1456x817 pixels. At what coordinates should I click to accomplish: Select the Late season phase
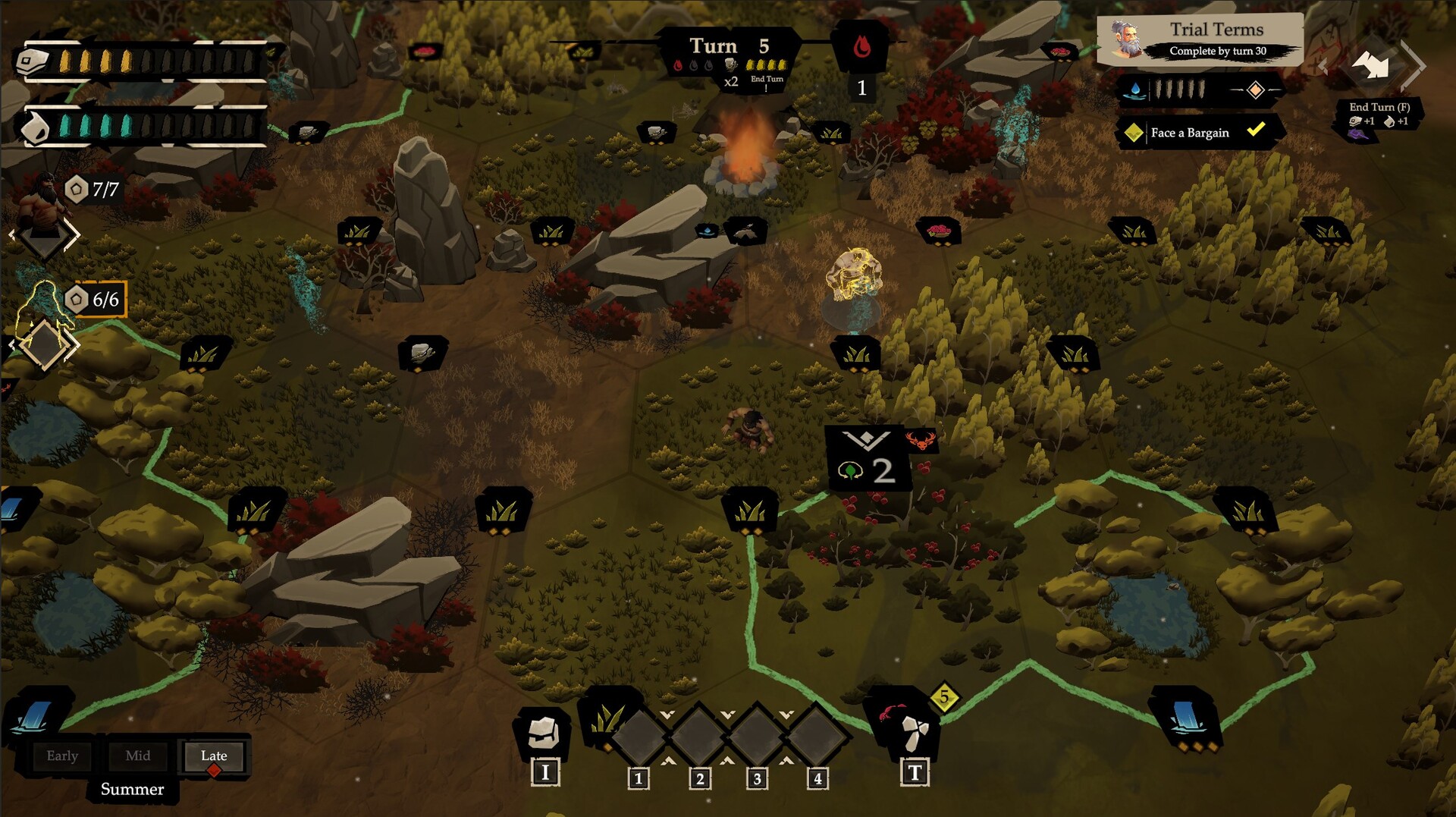pyautogui.click(x=214, y=756)
